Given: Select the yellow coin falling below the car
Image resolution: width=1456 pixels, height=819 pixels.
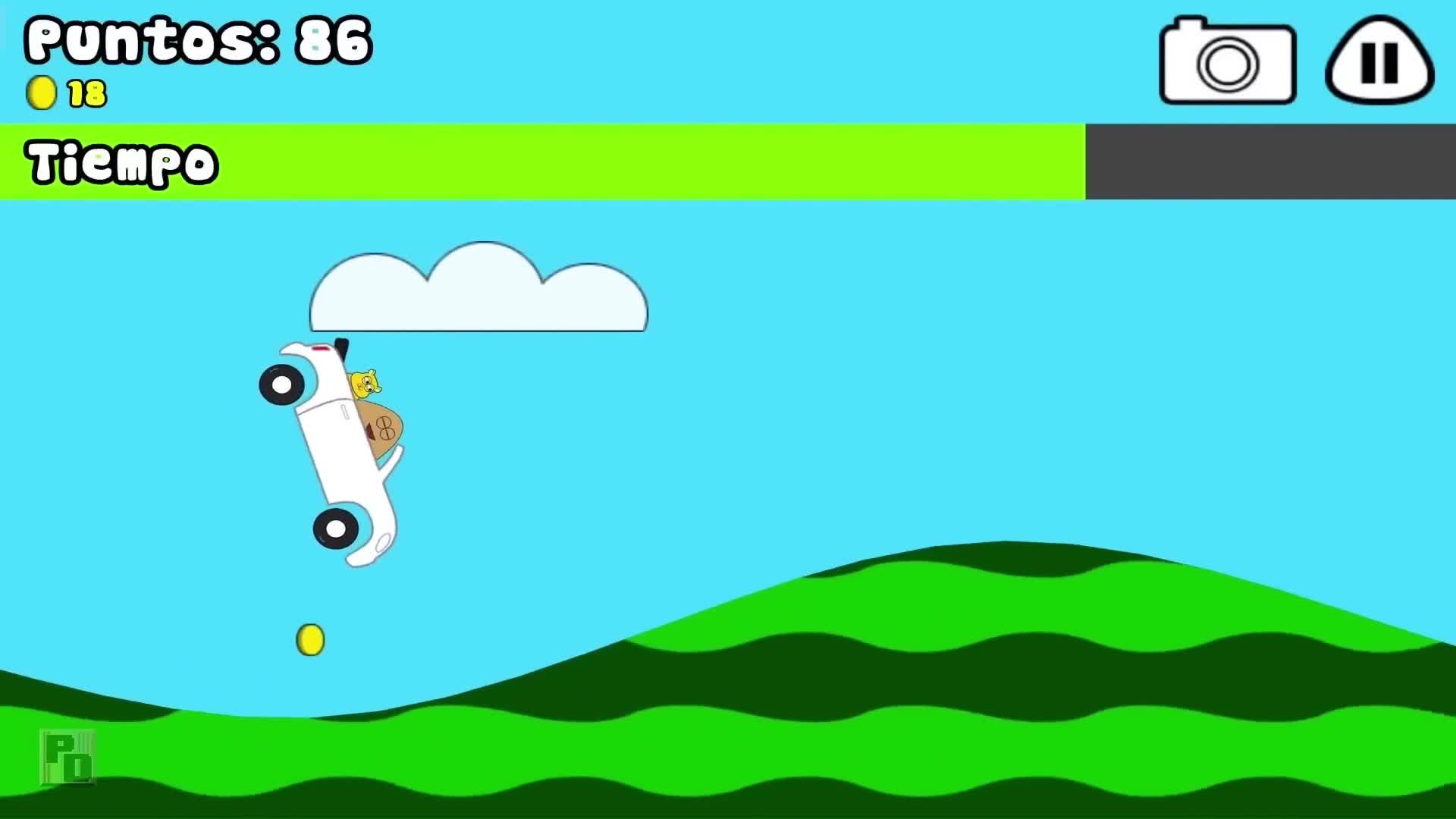Looking at the screenshot, I should (309, 639).
